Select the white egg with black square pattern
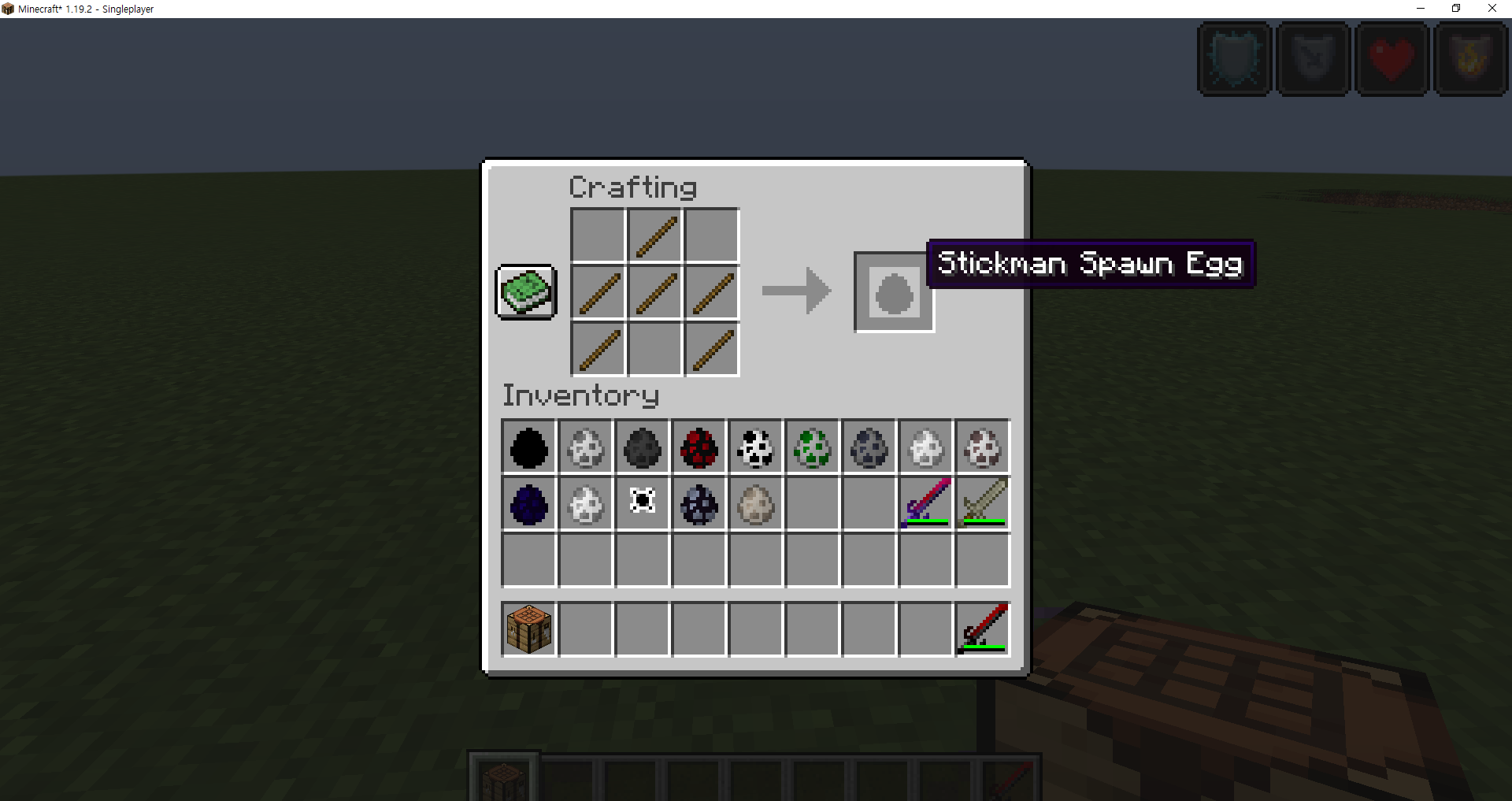This screenshot has width=1512, height=801. pos(642,504)
